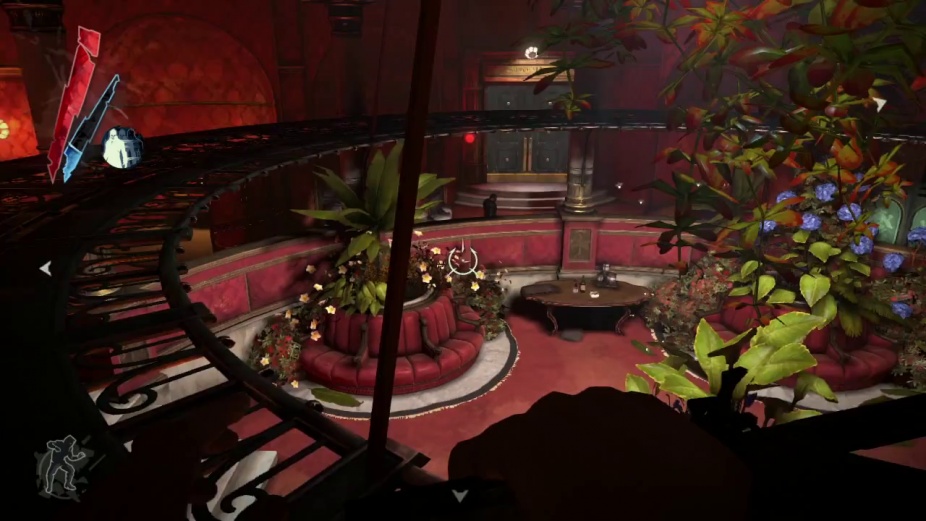This screenshot has height=521, width=926.
Task: Select the equipped supernatural power icon
Action: pyautogui.click(x=121, y=149)
